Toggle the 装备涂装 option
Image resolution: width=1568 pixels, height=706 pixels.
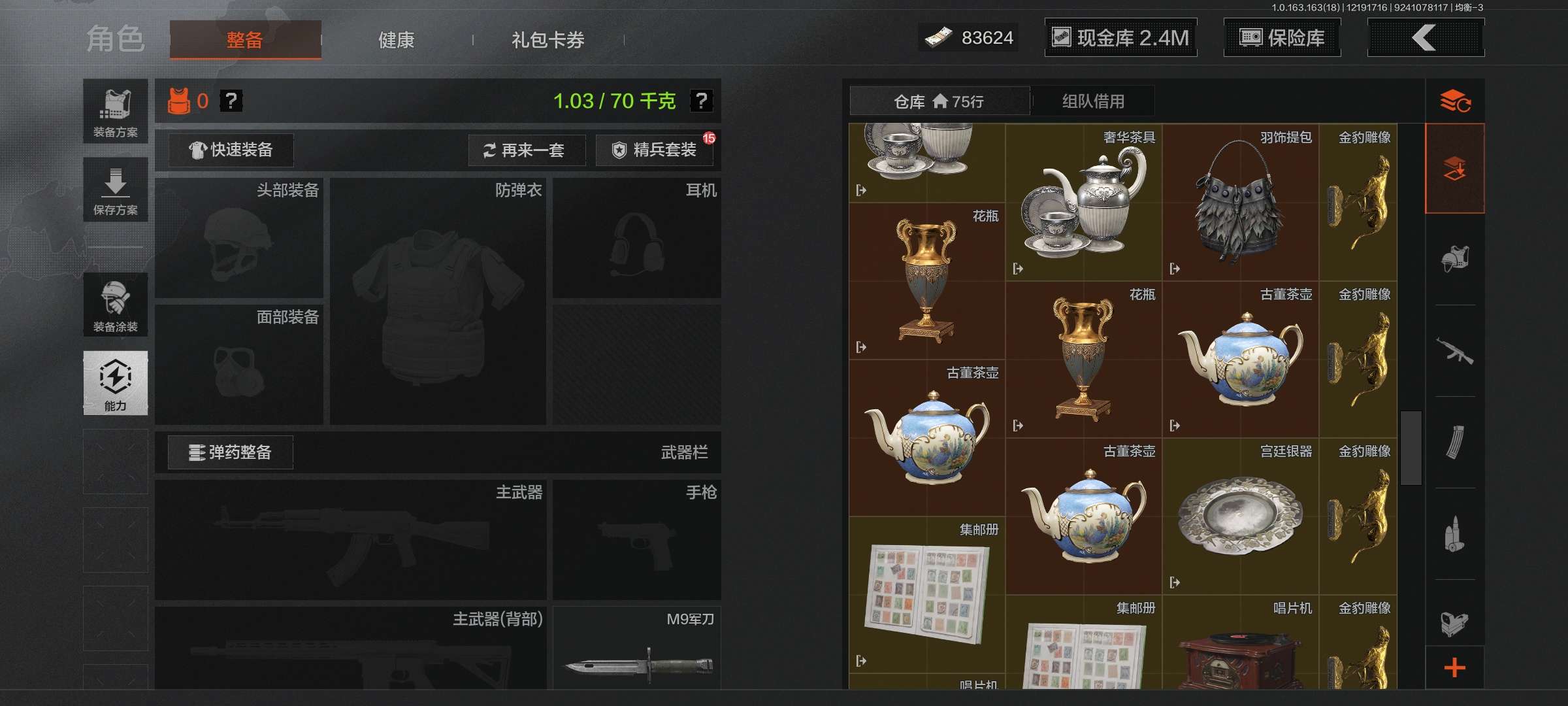pyautogui.click(x=116, y=305)
